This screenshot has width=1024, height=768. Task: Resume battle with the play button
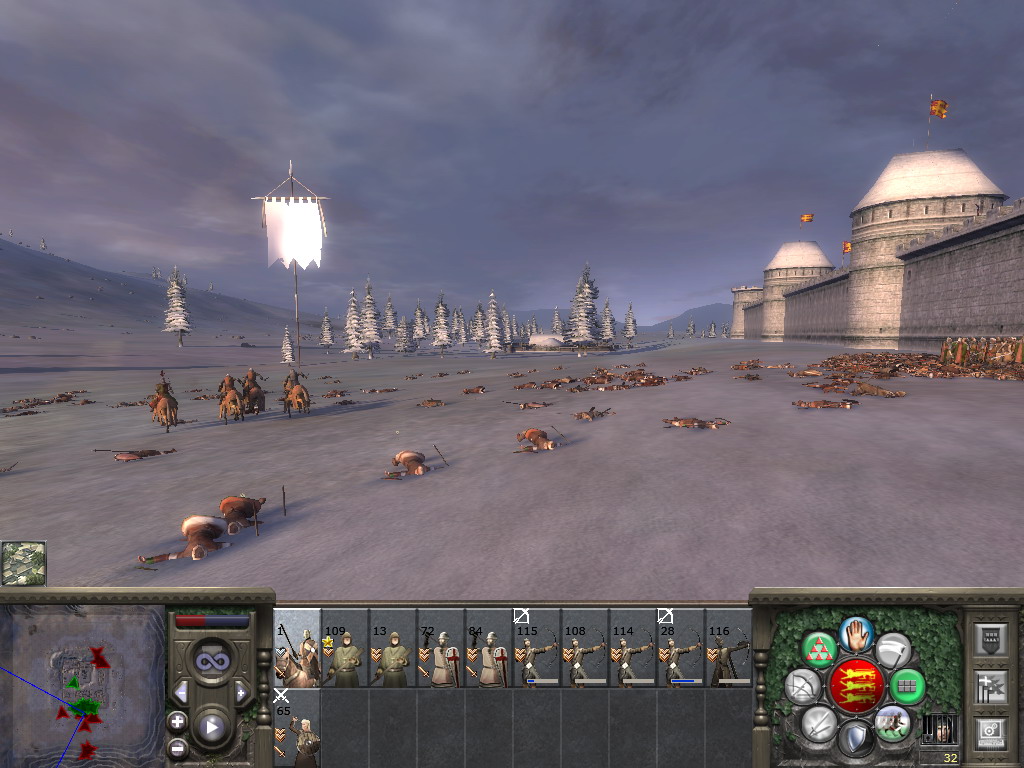click(x=211, y=727)
